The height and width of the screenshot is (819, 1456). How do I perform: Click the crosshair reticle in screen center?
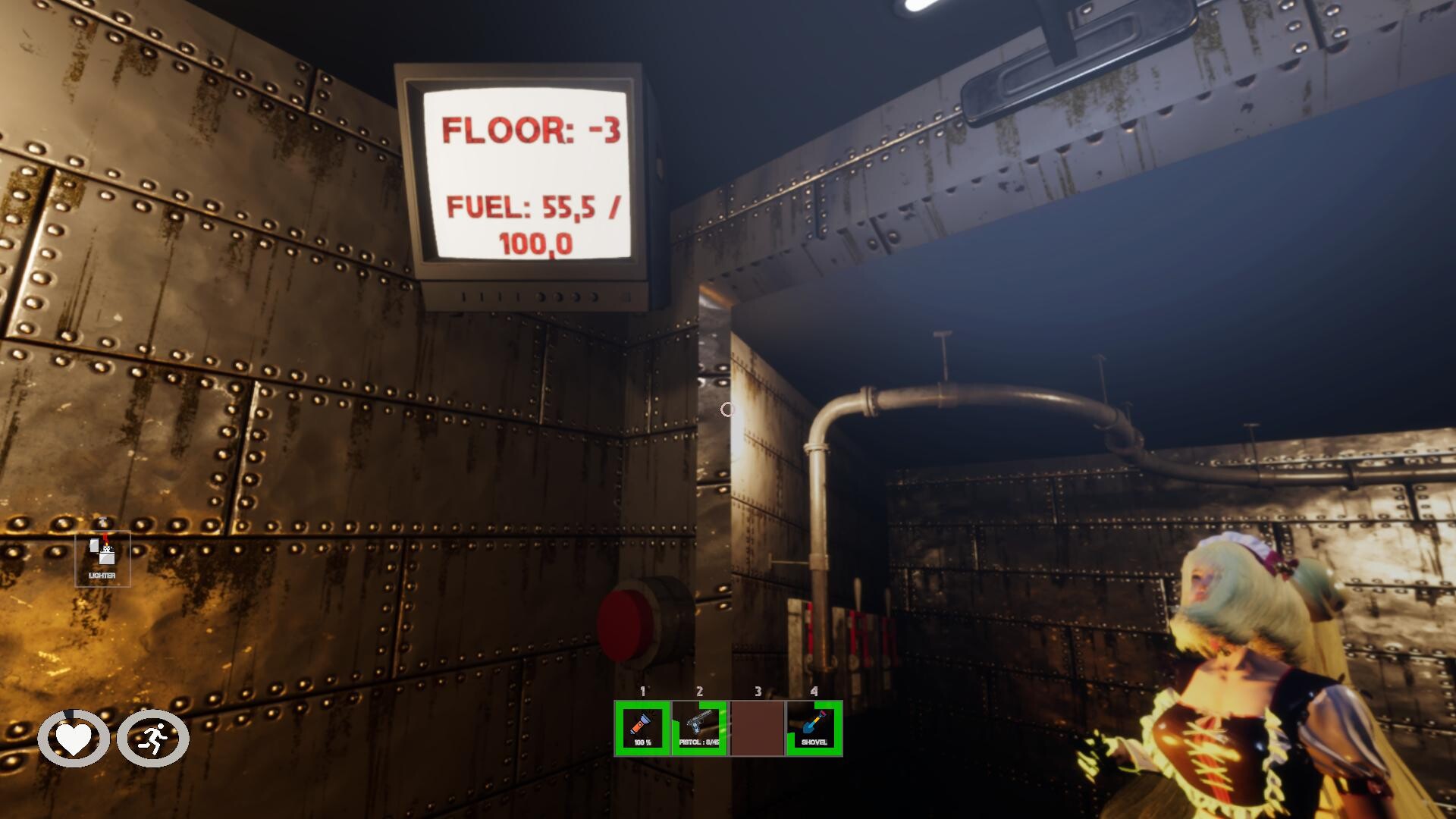pyautogui.click(x=726, y=409)
